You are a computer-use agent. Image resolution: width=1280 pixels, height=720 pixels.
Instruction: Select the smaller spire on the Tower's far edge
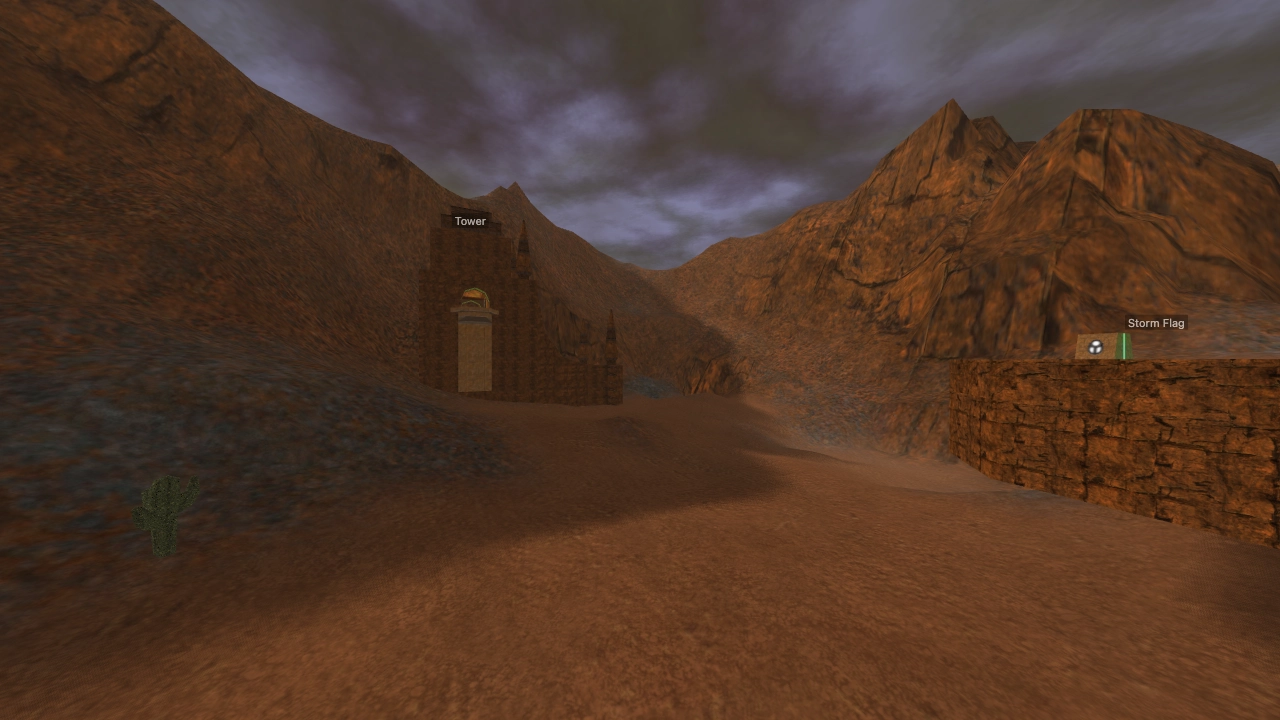tap(610, 334)
